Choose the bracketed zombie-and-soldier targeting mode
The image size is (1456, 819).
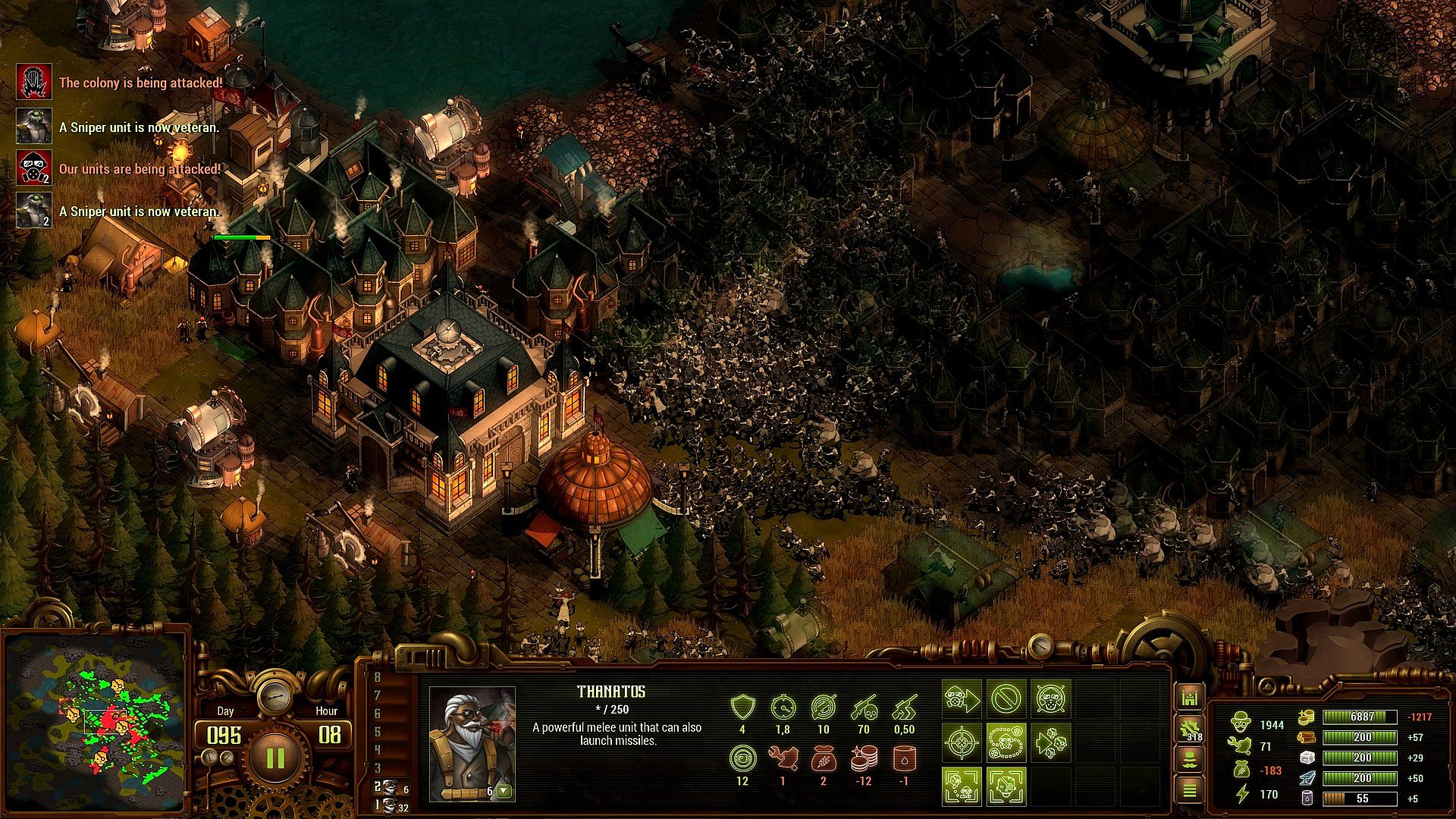962,786
